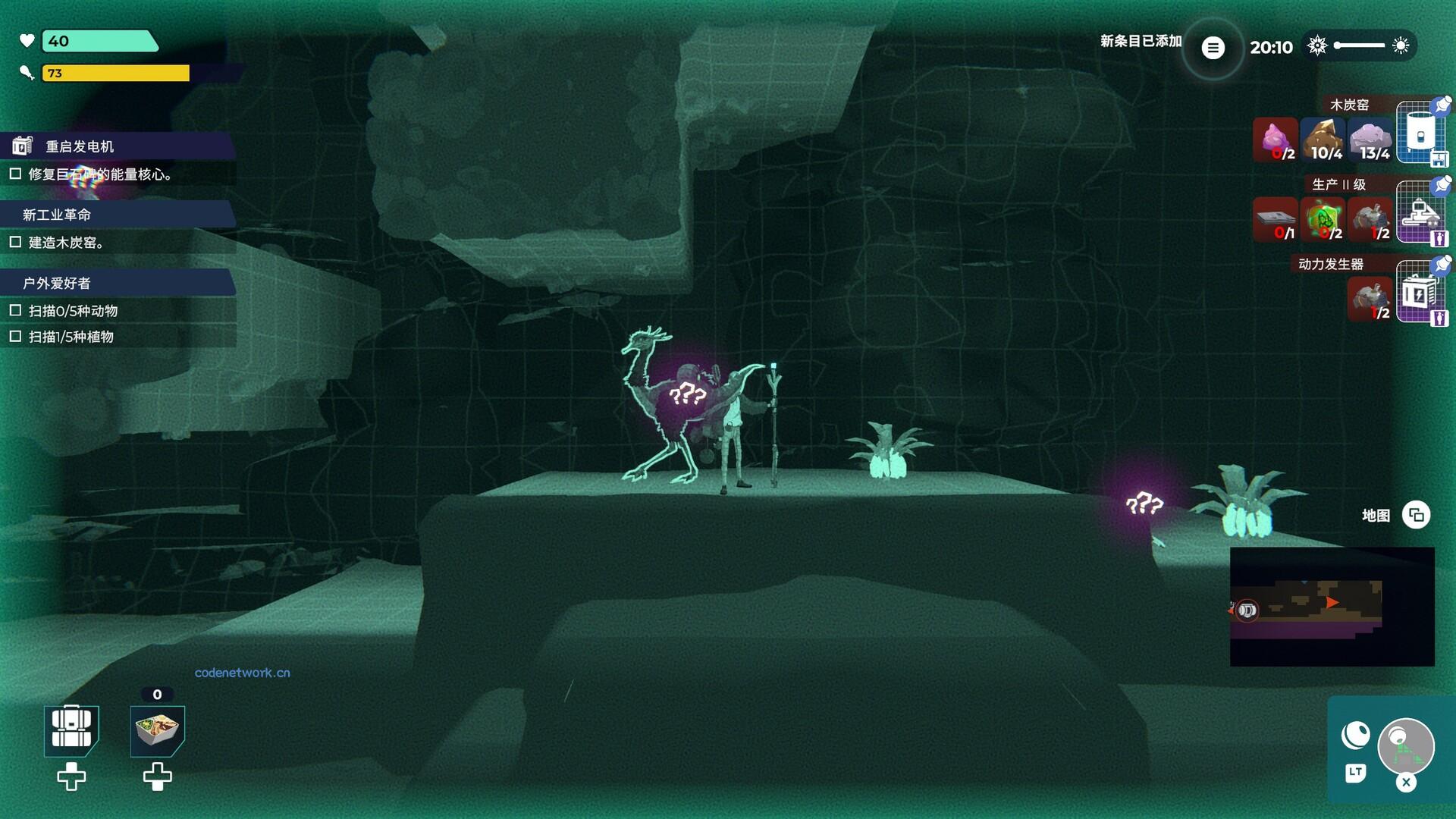This screenshot has width=1456, height=819.
Task: Click the 建造木炭窑 objective checkbox
Action: (x=15, y=242)
